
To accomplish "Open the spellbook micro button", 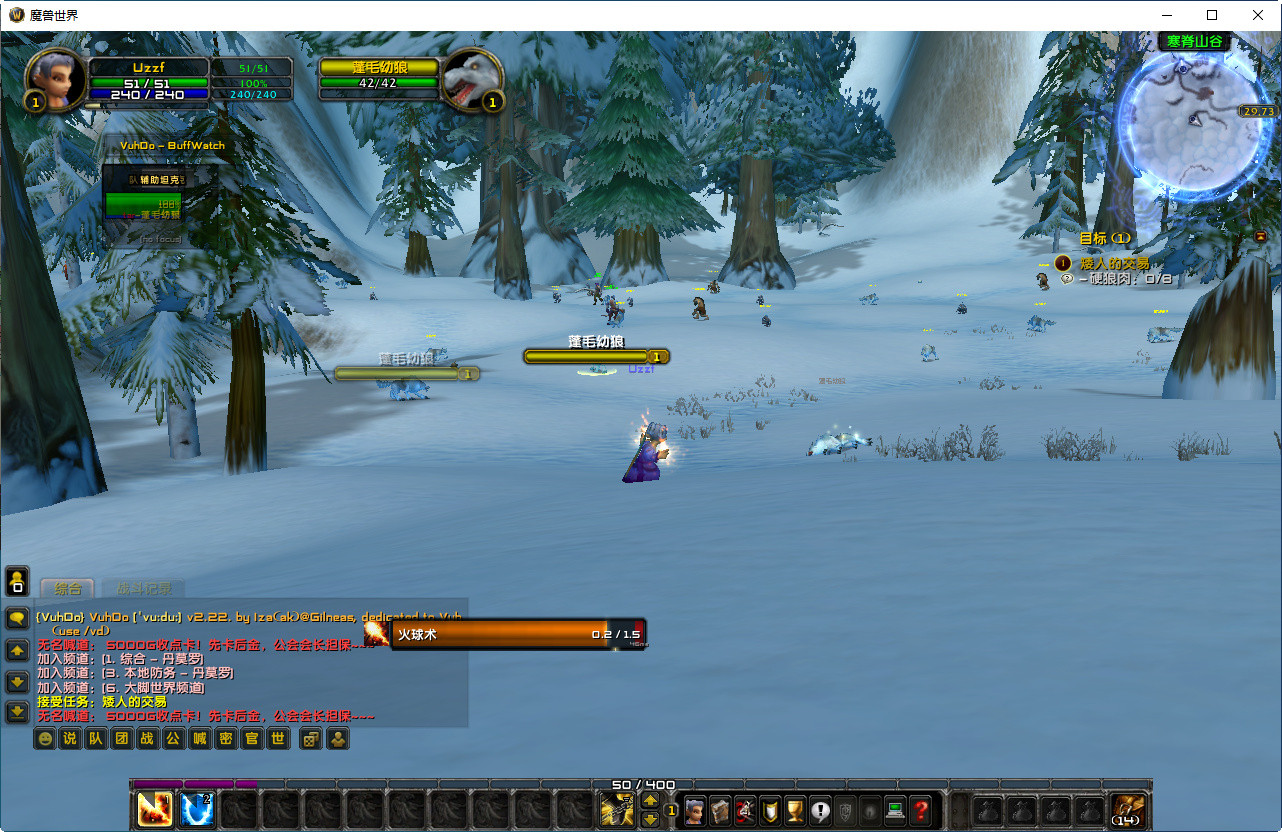I will coord(720,810).
